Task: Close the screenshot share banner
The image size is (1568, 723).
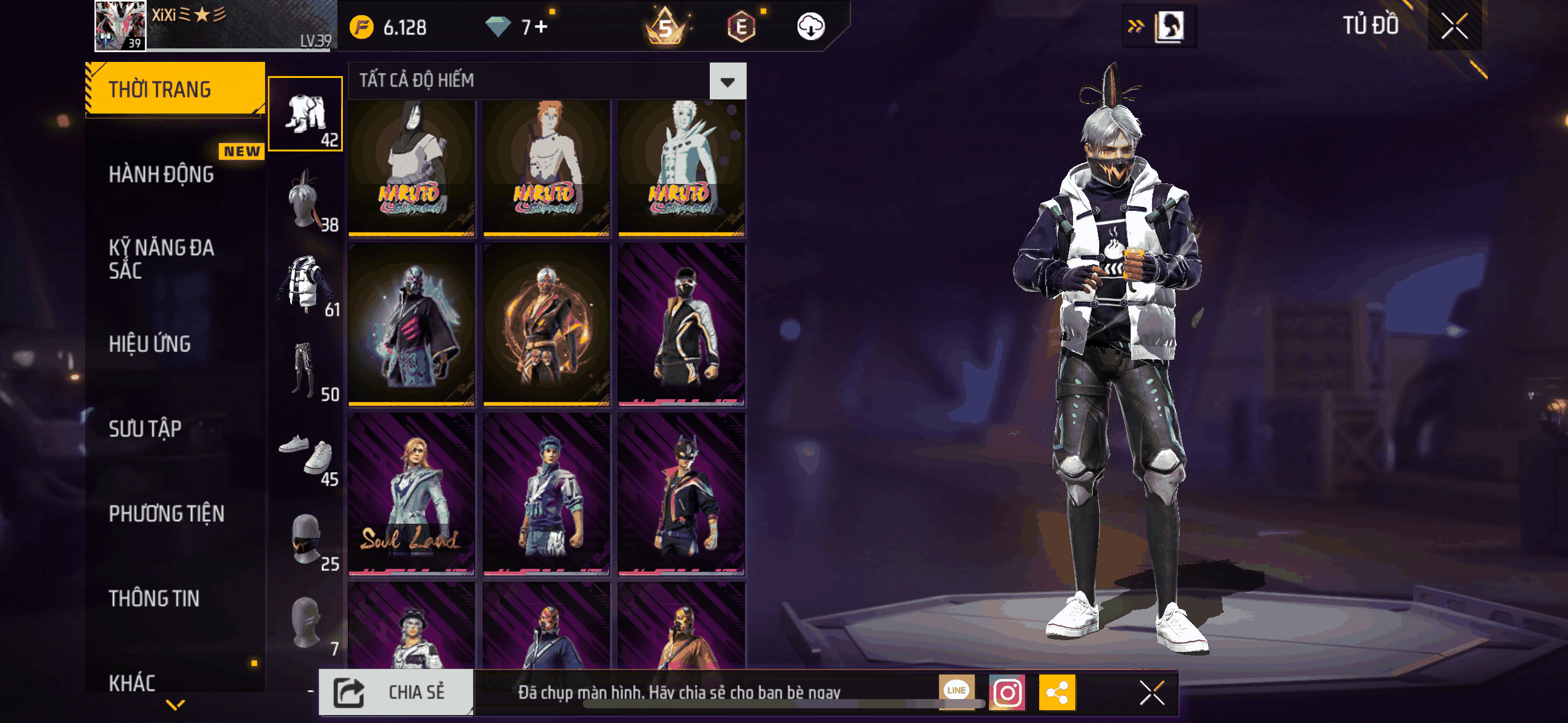Action: pyautogui.click(x=1151, y=693)
